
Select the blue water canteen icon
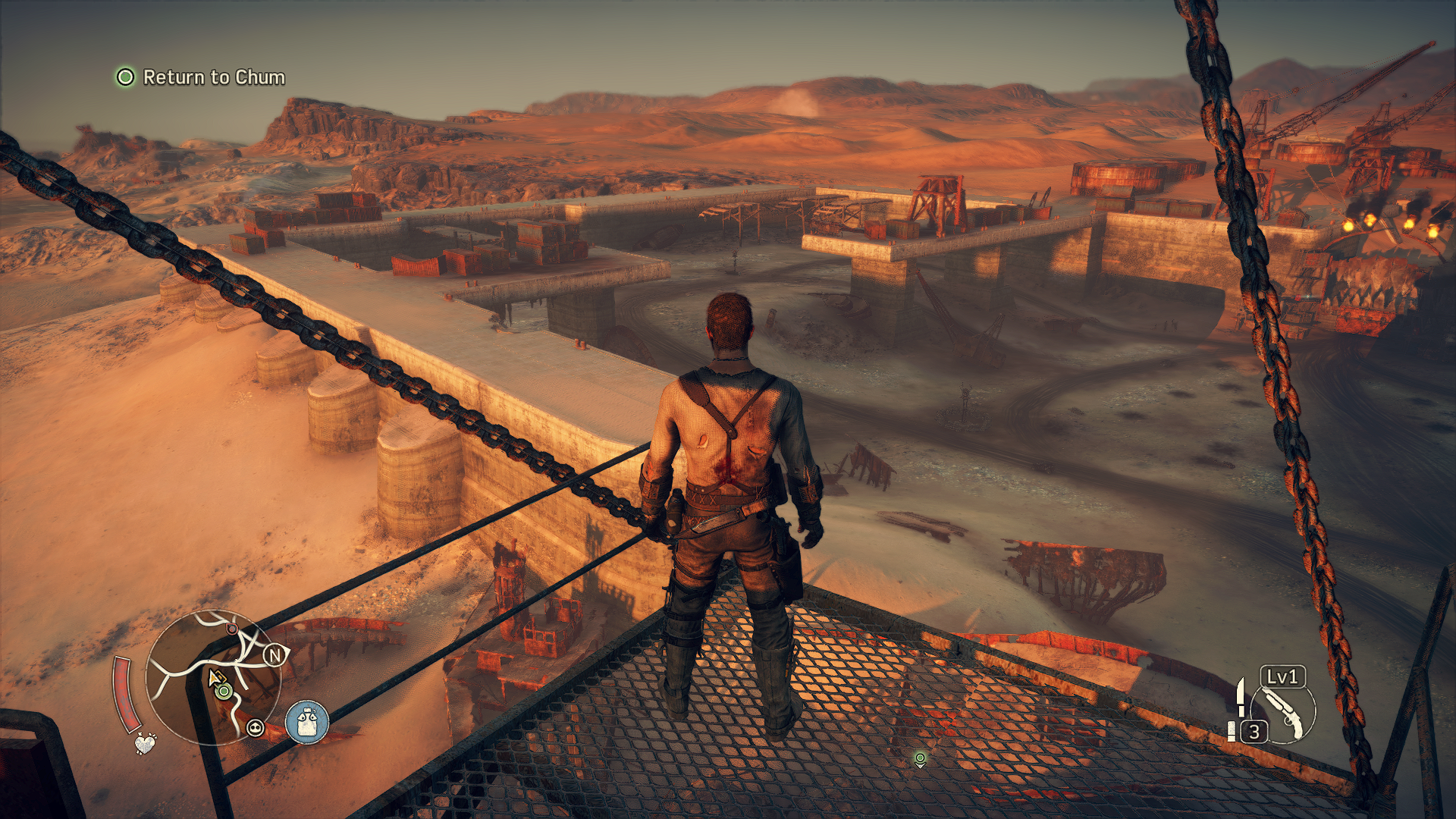[307, 722]
